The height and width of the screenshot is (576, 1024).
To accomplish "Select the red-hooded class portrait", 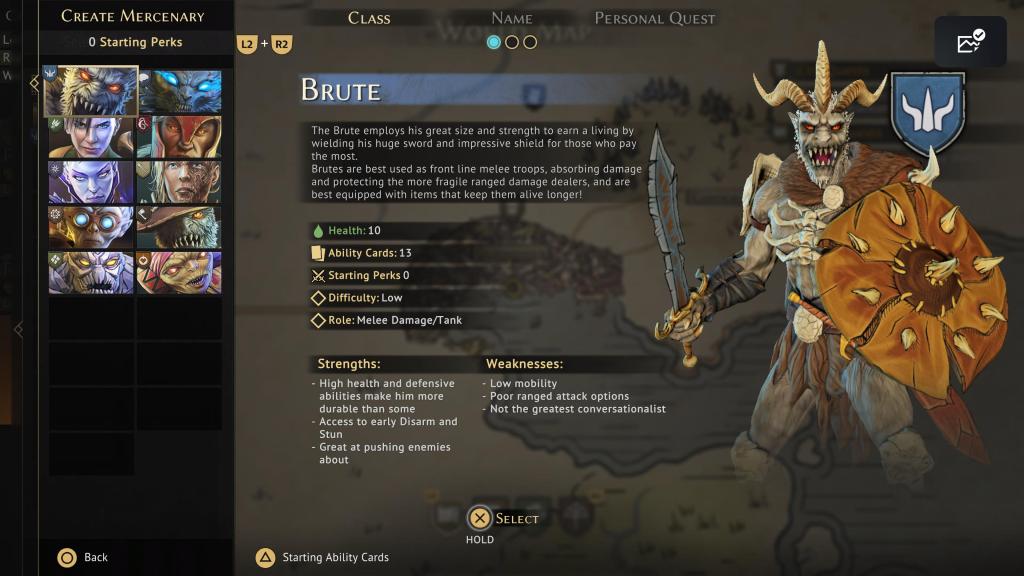I will click(x=180, y=137).
